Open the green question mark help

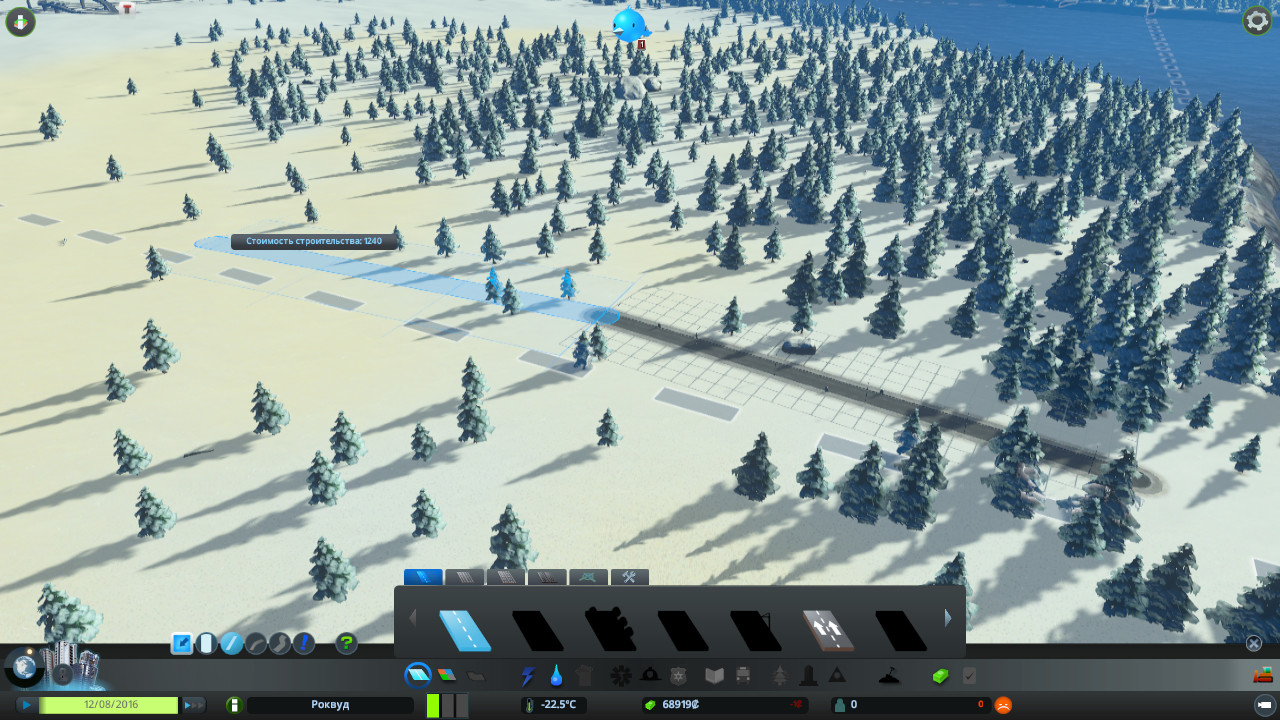(x=346, y=643)
